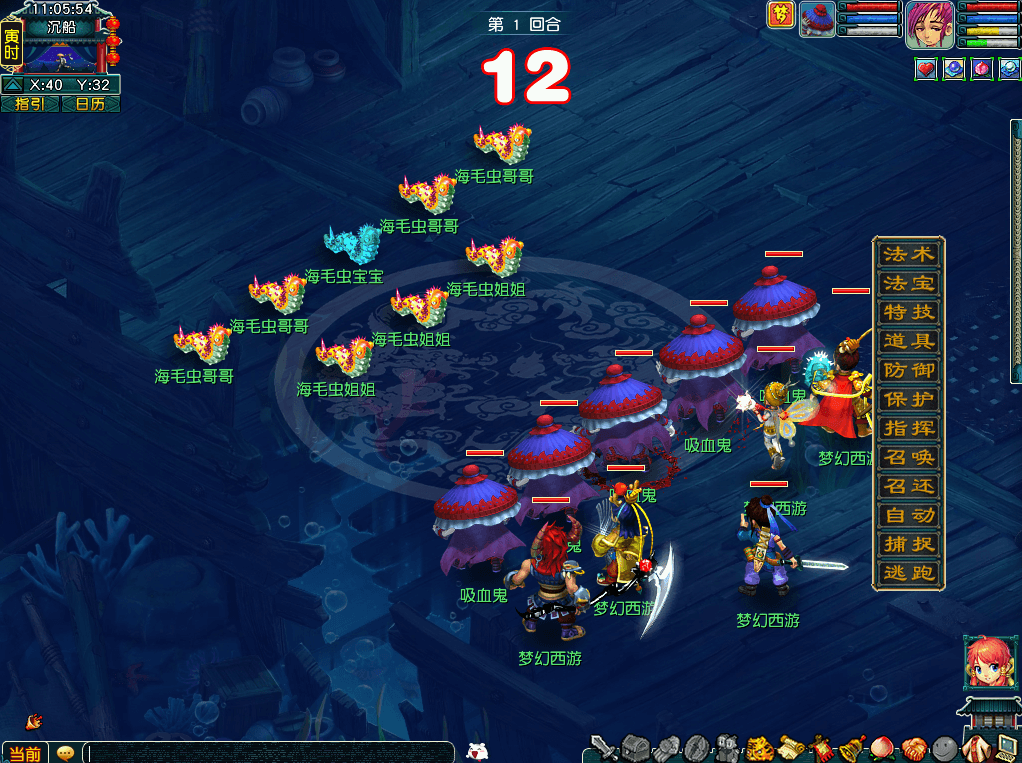
Task: Choose the 防御 defend command
Action: pyautogui.click(x=908, y=370)
